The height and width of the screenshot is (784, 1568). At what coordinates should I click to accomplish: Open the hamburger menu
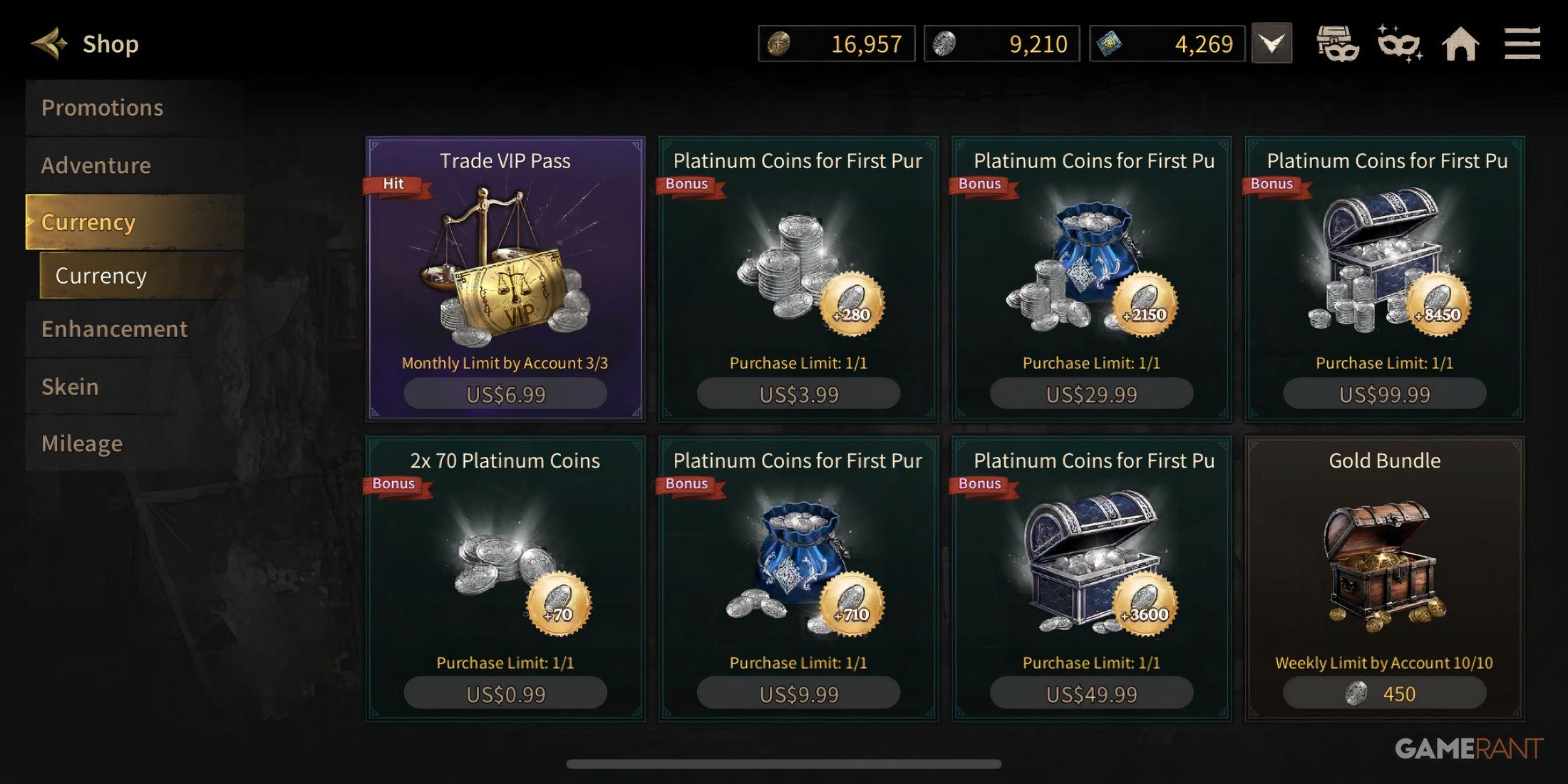pos(1522,43)
